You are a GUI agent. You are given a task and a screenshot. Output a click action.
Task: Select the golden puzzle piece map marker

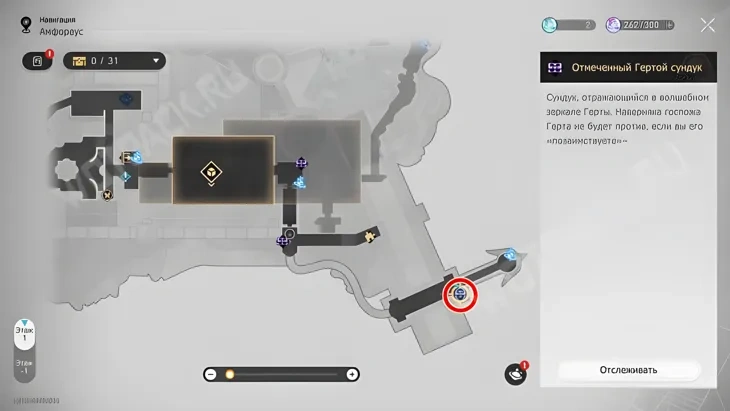[x=371, y=236]
